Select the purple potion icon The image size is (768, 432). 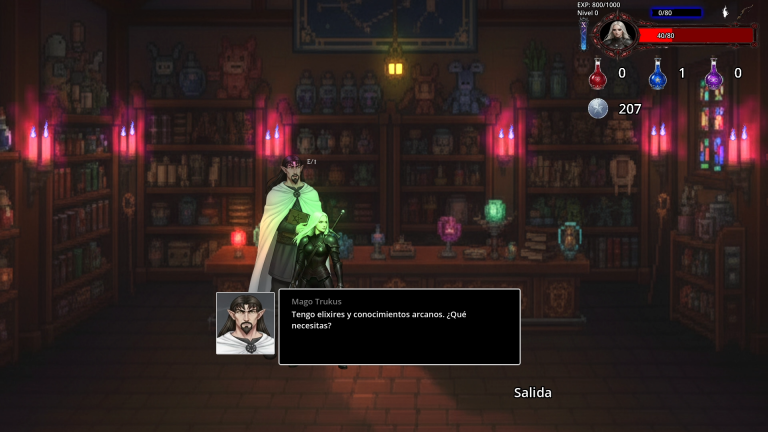pos(714,74)
